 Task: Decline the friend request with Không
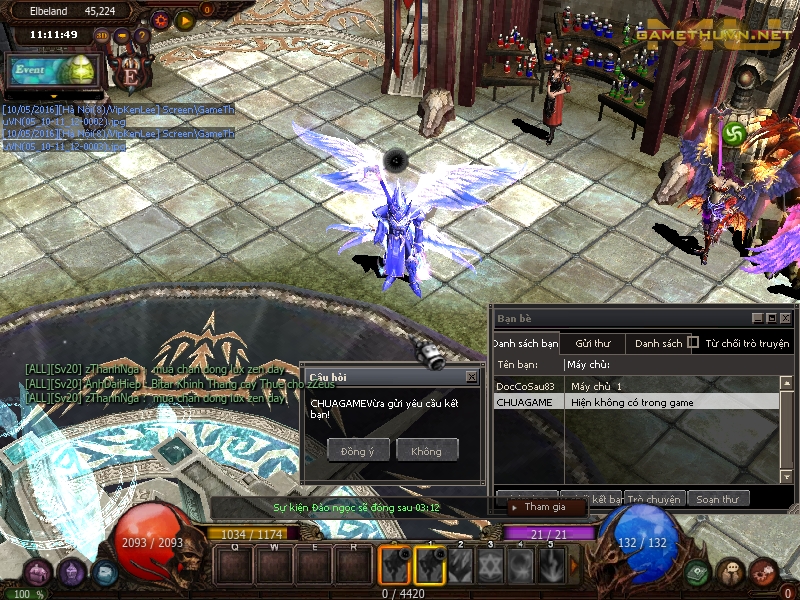tap(426, 451)
